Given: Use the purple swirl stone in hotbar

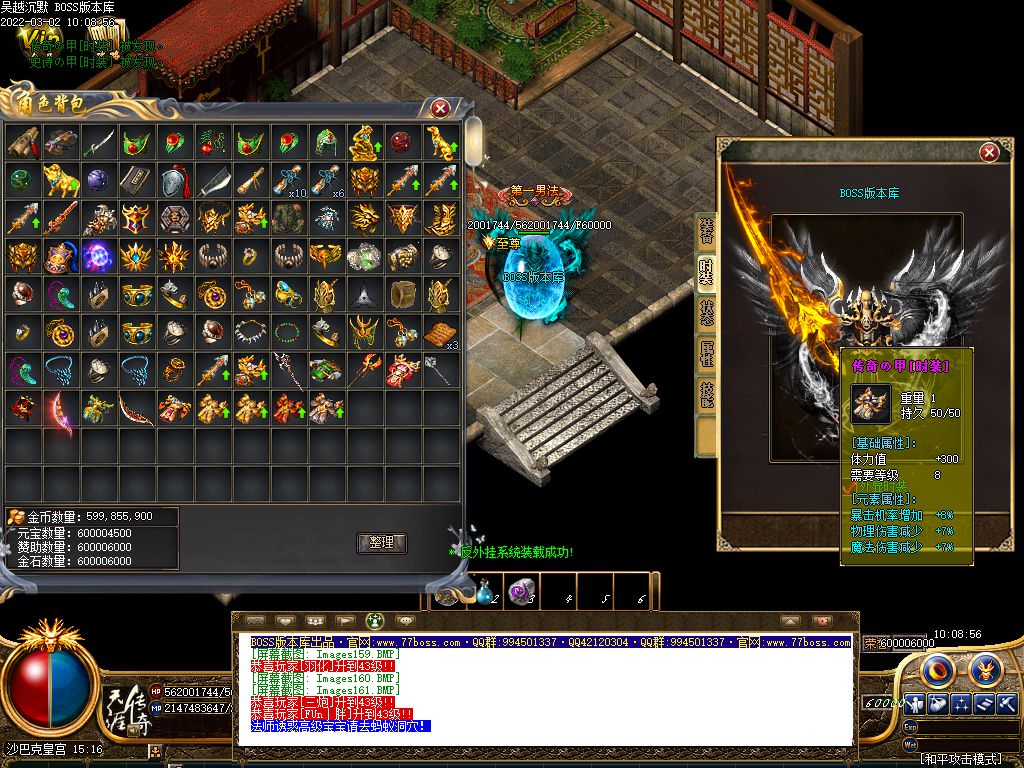Looking at the screenshot, I should click(x=520, y=592).
